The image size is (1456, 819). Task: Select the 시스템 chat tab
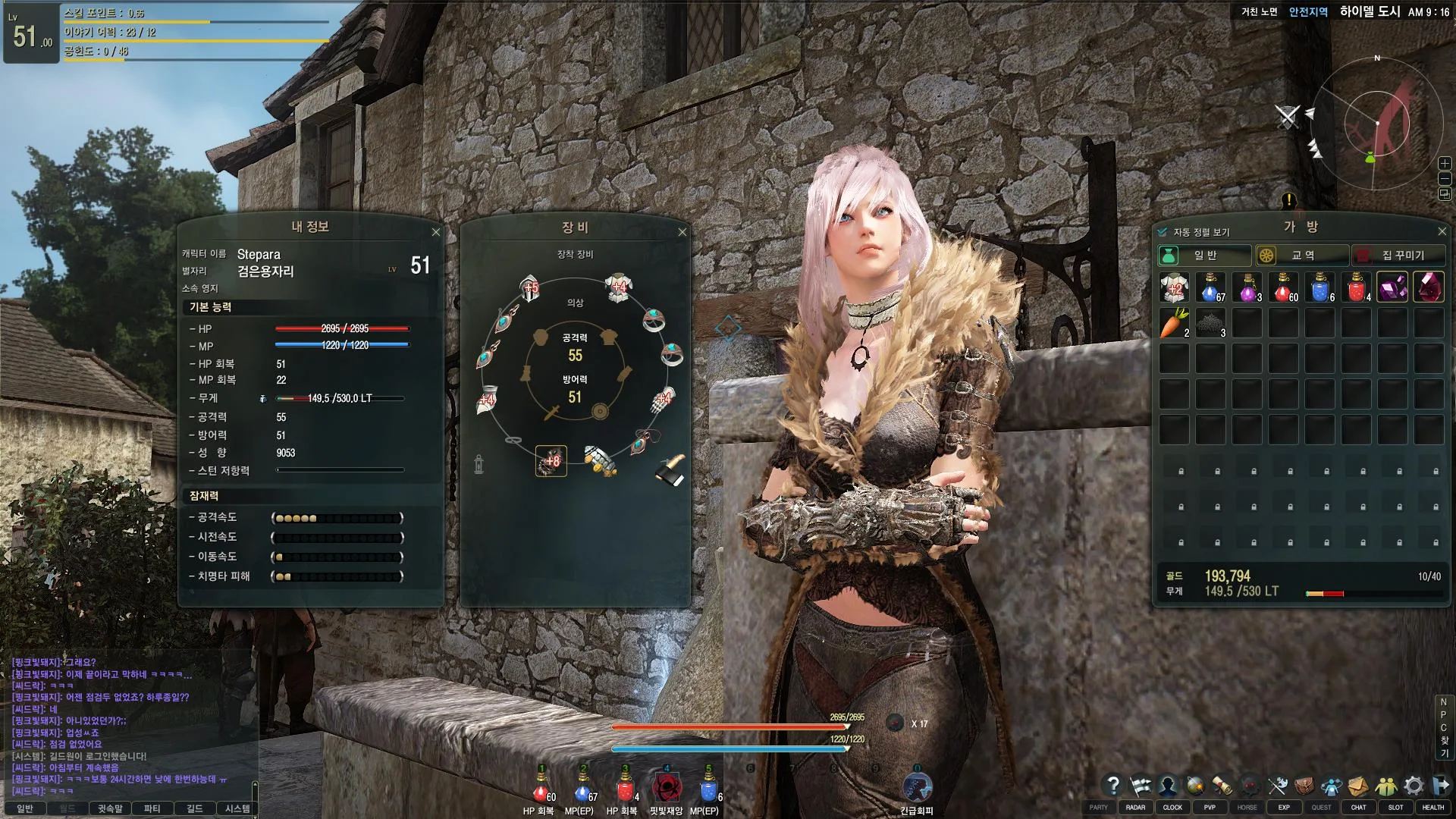235,809
